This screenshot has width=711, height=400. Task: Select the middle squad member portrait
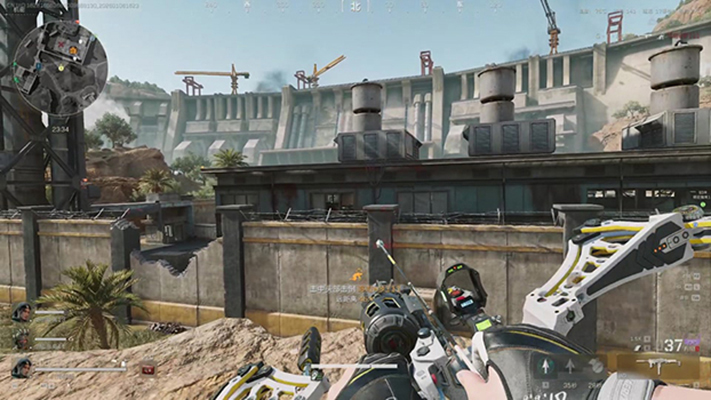click(x=20, y=340)
